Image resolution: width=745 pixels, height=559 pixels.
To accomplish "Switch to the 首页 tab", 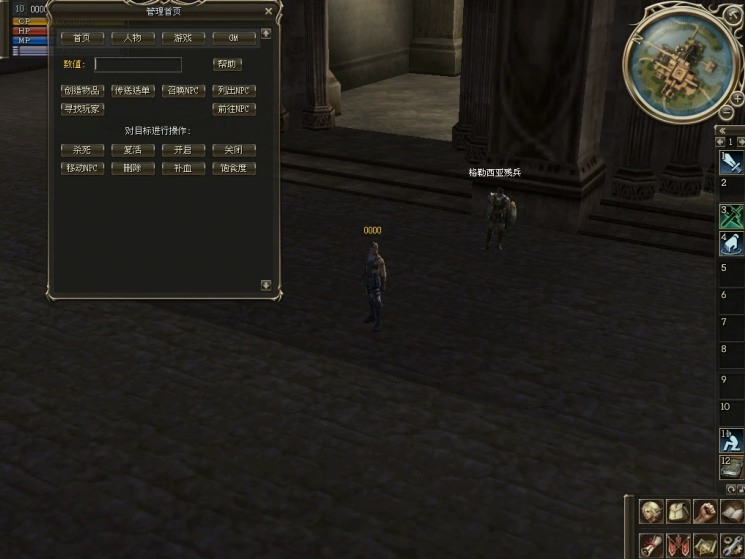I will point(82,38).
